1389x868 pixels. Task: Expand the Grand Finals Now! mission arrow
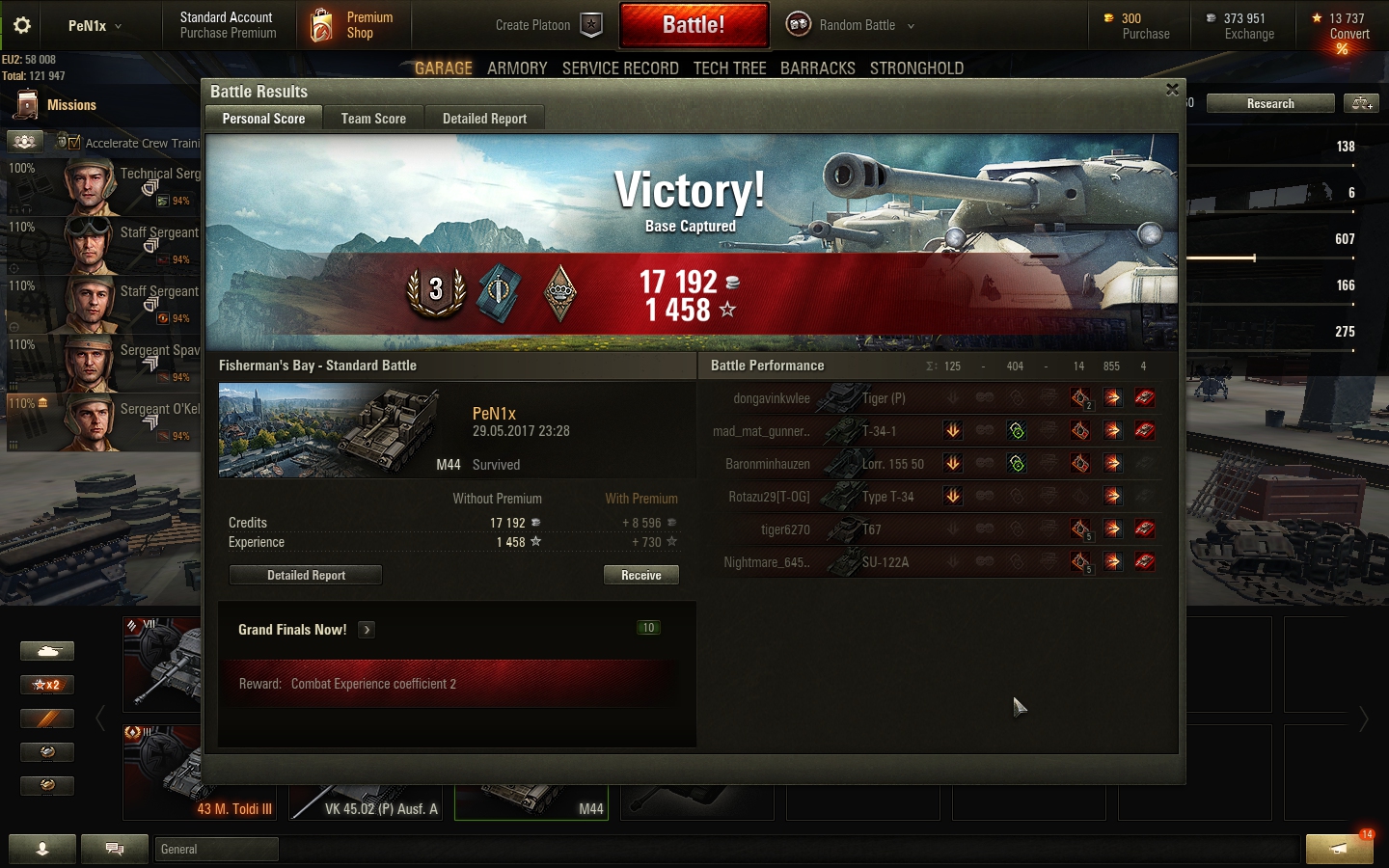[x=367, y=630]
